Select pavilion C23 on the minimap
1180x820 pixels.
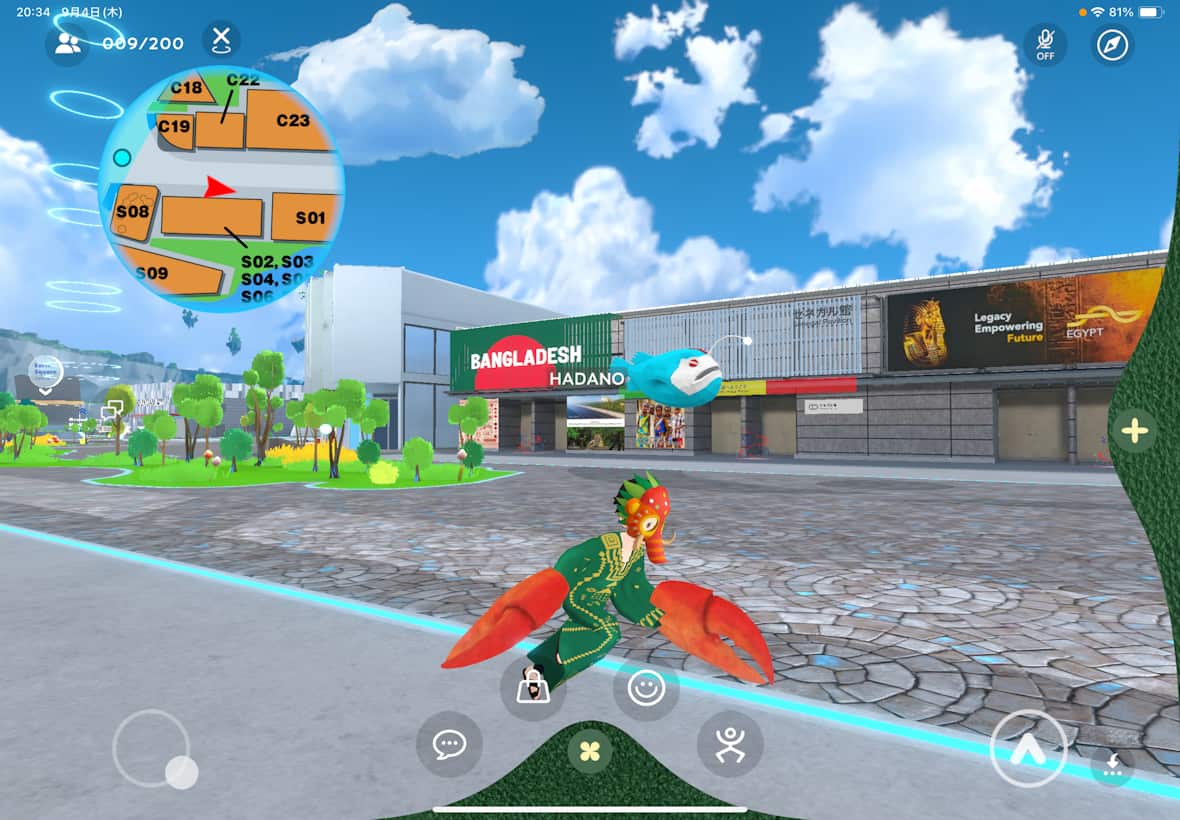(292, 120)
